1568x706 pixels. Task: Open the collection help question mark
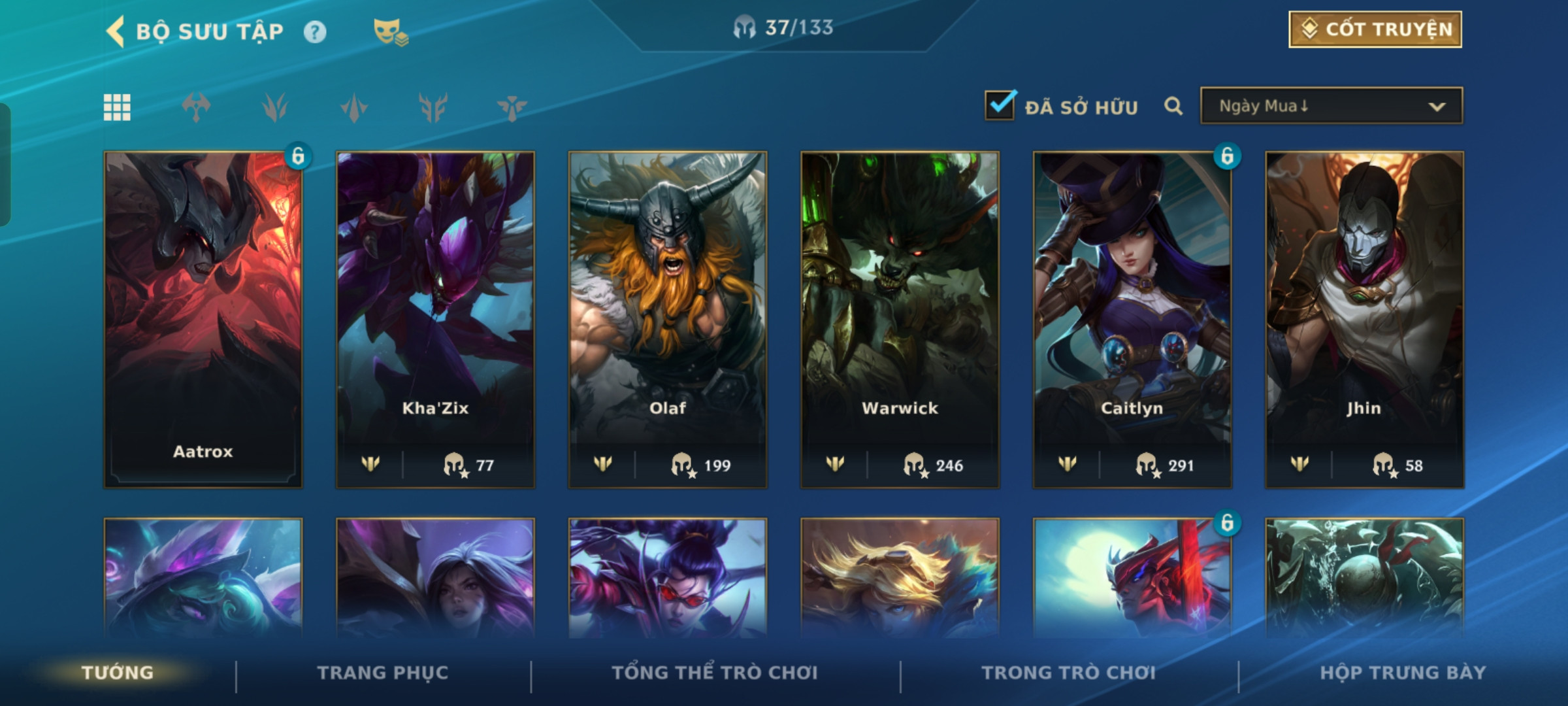pyautogui.click(x=315, y=32)
